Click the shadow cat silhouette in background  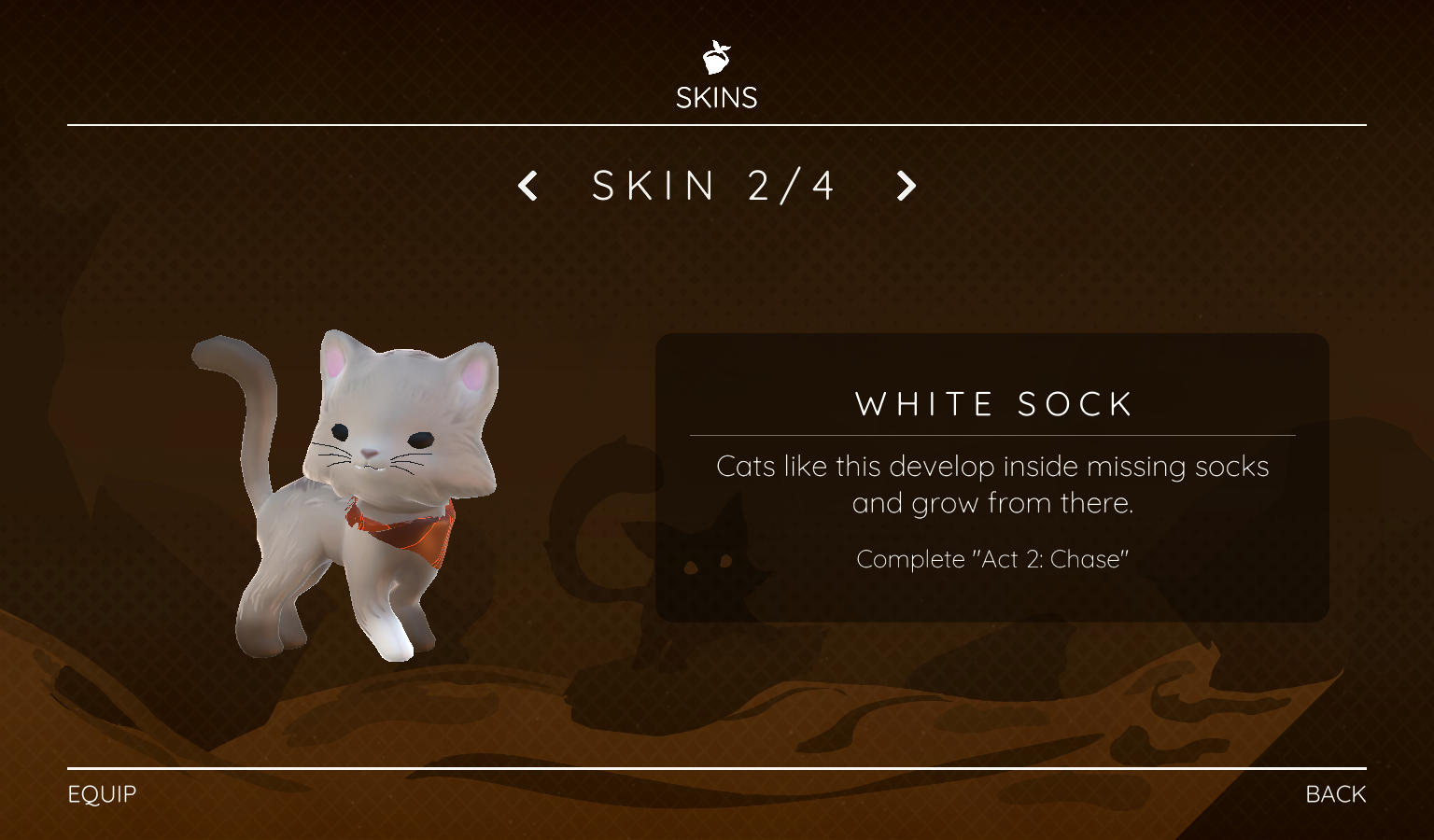710,560
